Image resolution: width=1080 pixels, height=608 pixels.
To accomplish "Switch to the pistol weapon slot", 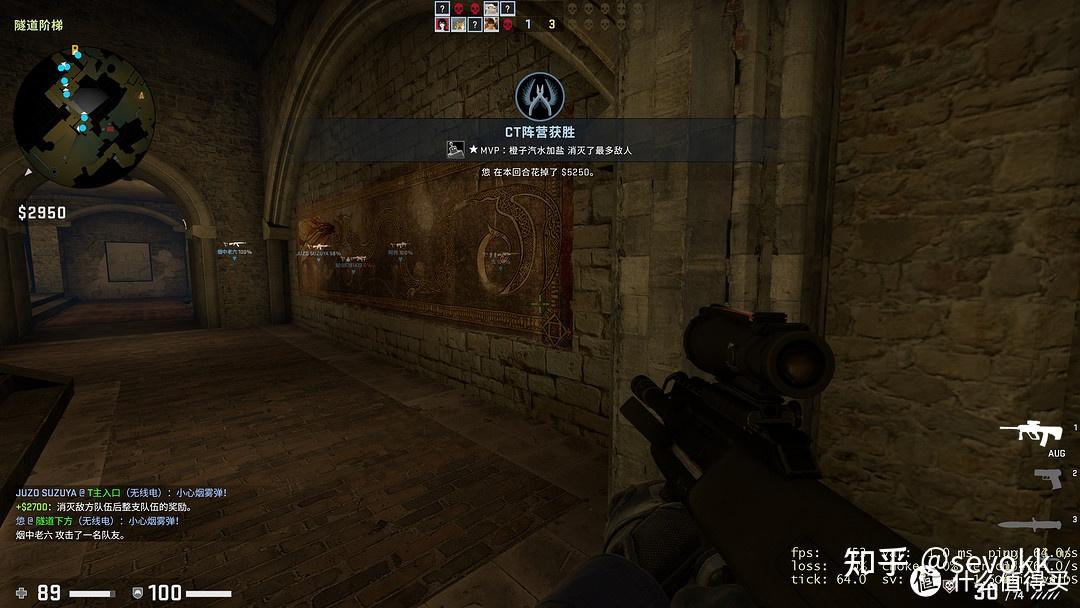I will click(x=1047, y=478).
